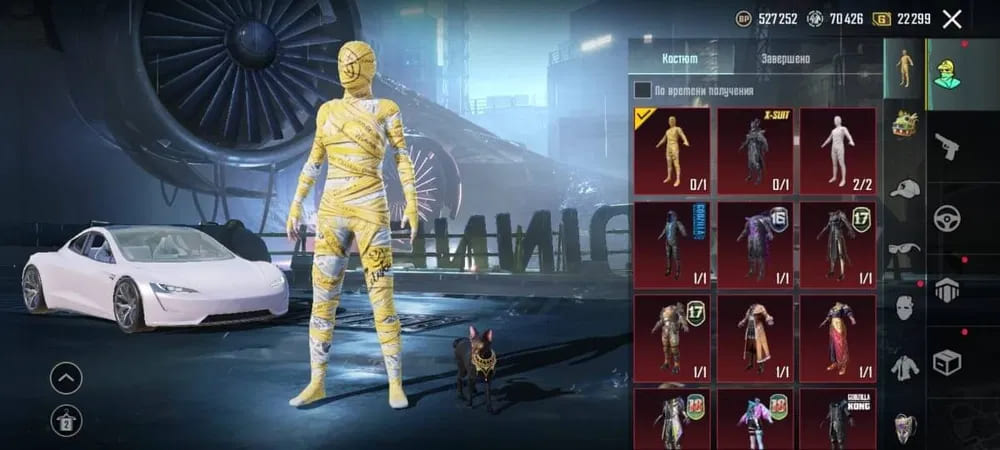This screenshot has width=1000, height=450.
Task: Select the yellow mummy costume tile
Action: [672, 150]
